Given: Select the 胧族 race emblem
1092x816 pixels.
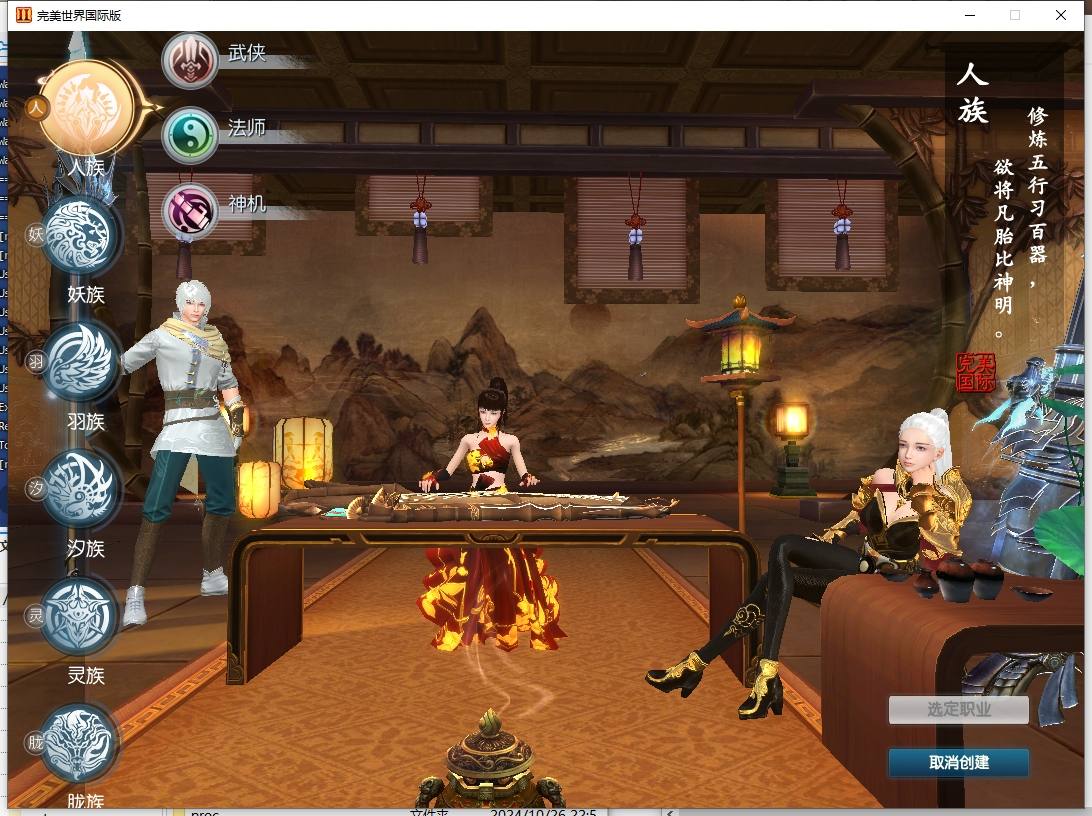Looking at the screenshot, I should tap(82, 744).
